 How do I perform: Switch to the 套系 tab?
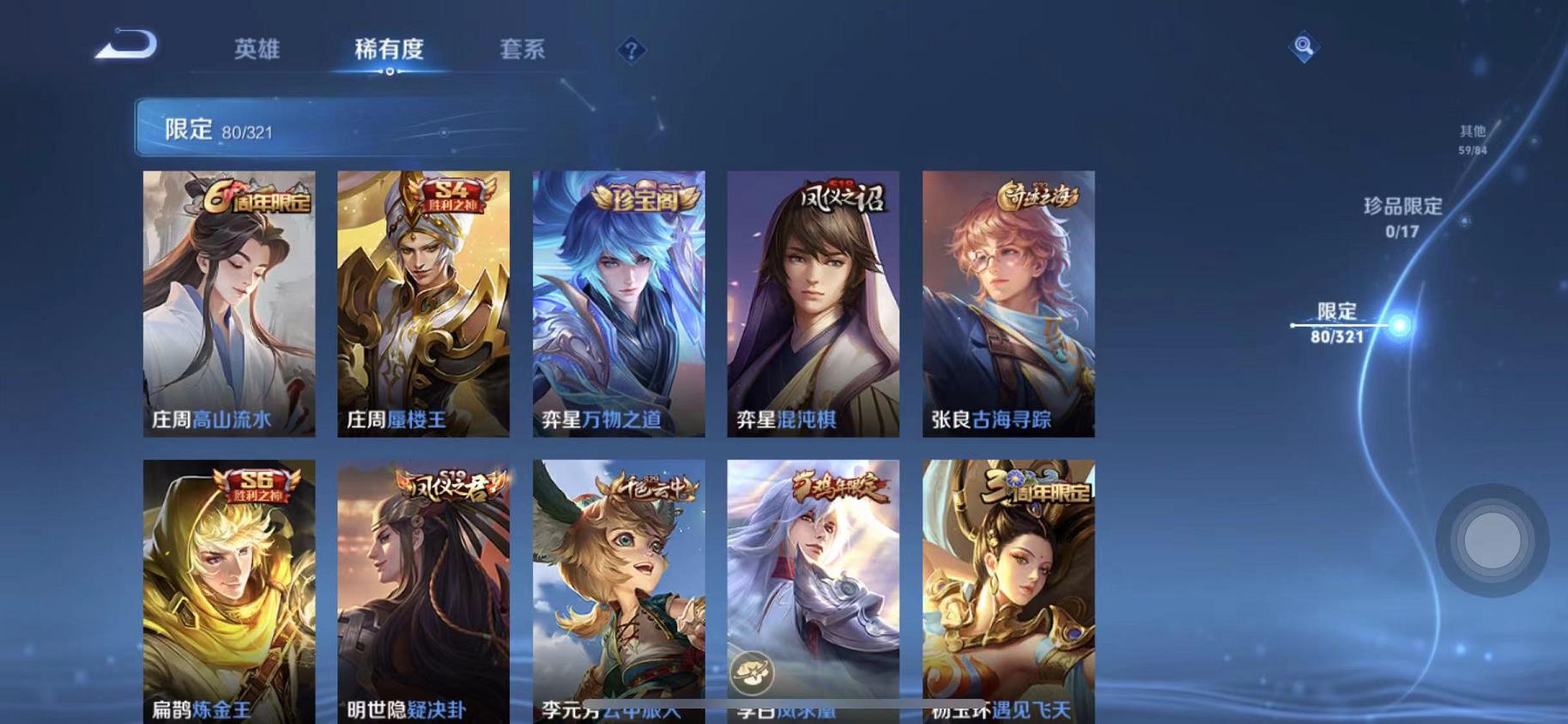click(524, 50)
